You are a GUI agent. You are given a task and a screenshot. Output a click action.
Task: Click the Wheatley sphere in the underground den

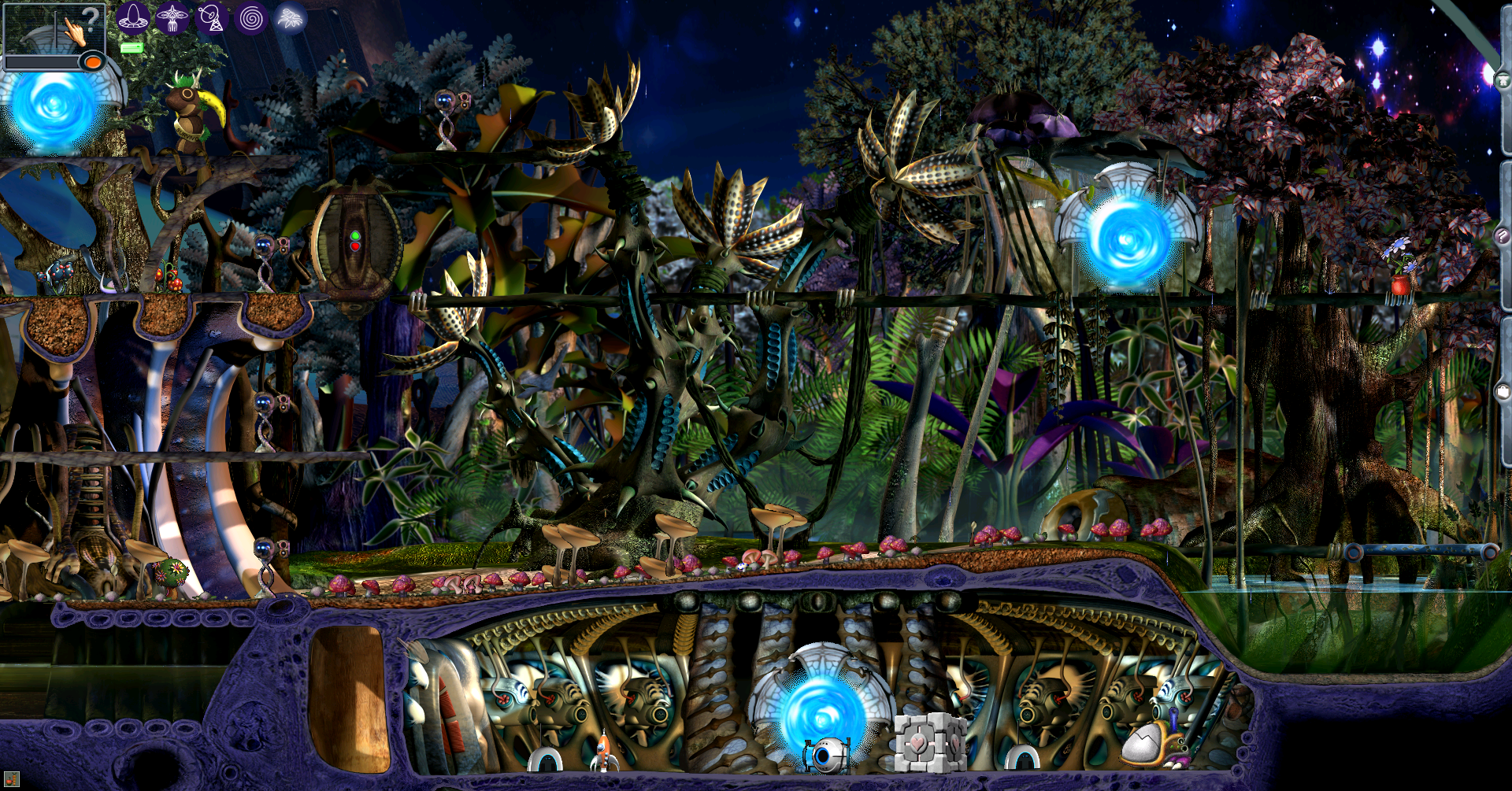point(827,756)
